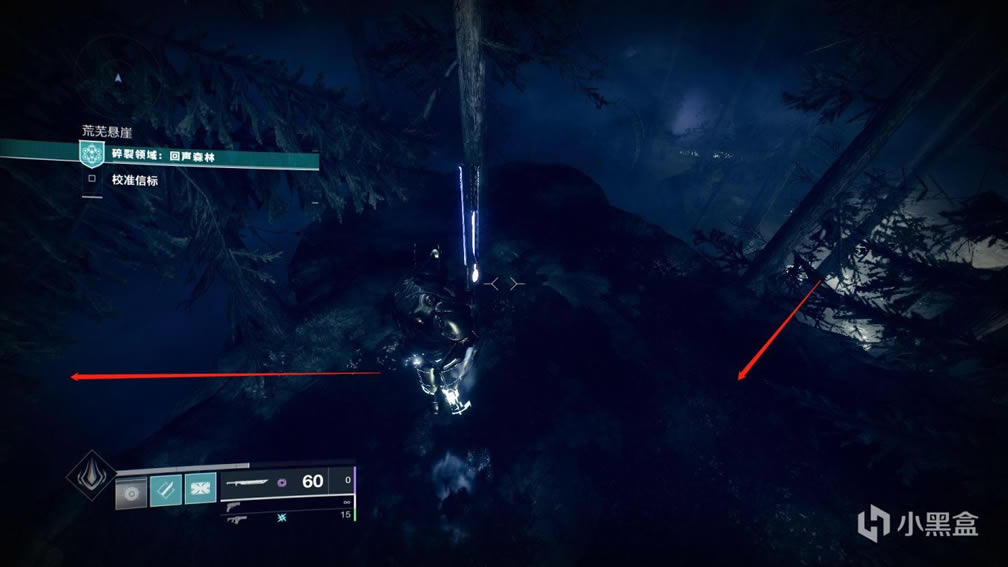The image size is (1008, 567).
Task: Open the 碎裂领域：回声森林 quest banner
Action: coord(200,155)
